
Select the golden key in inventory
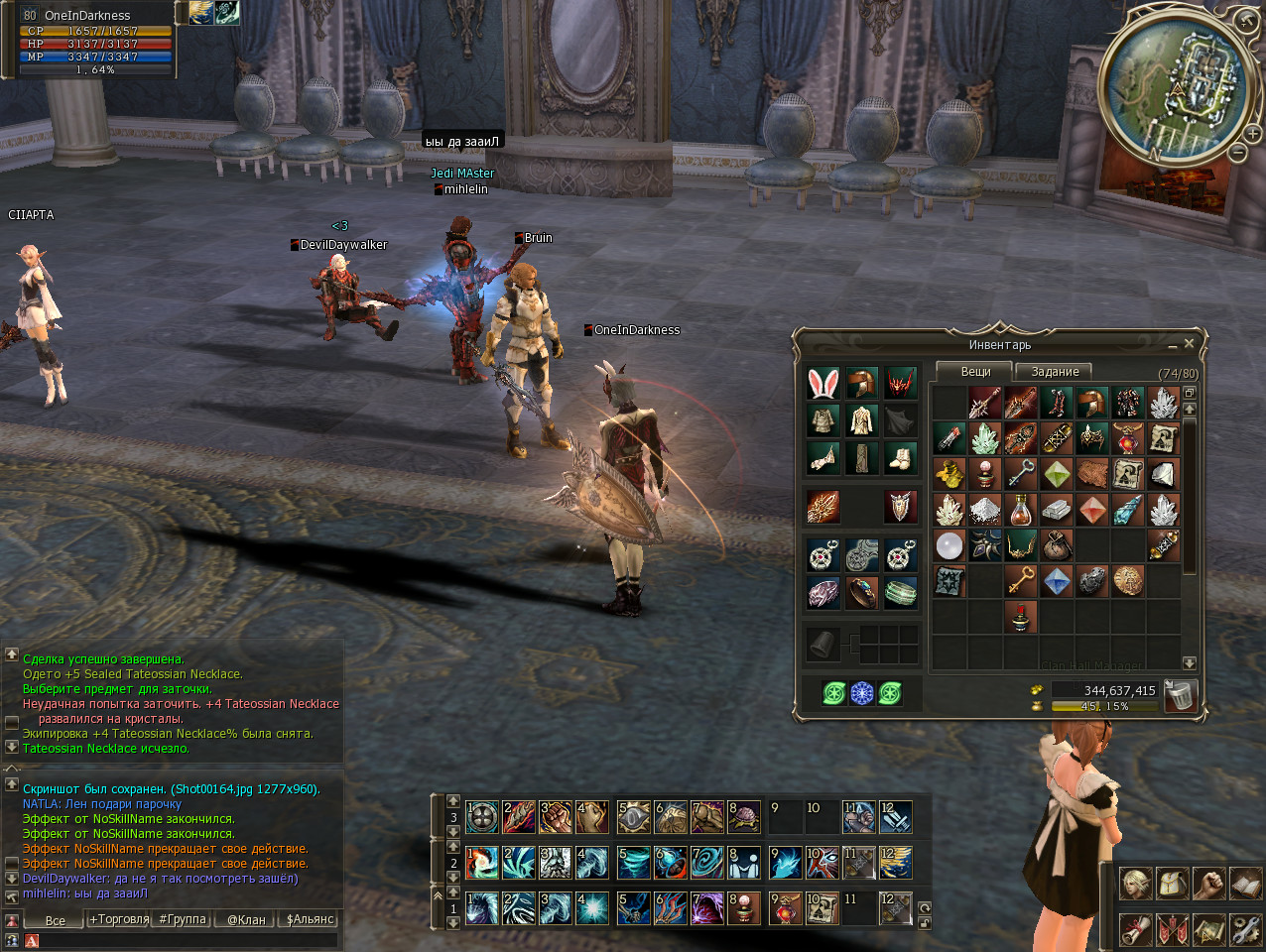(1021, 580)
